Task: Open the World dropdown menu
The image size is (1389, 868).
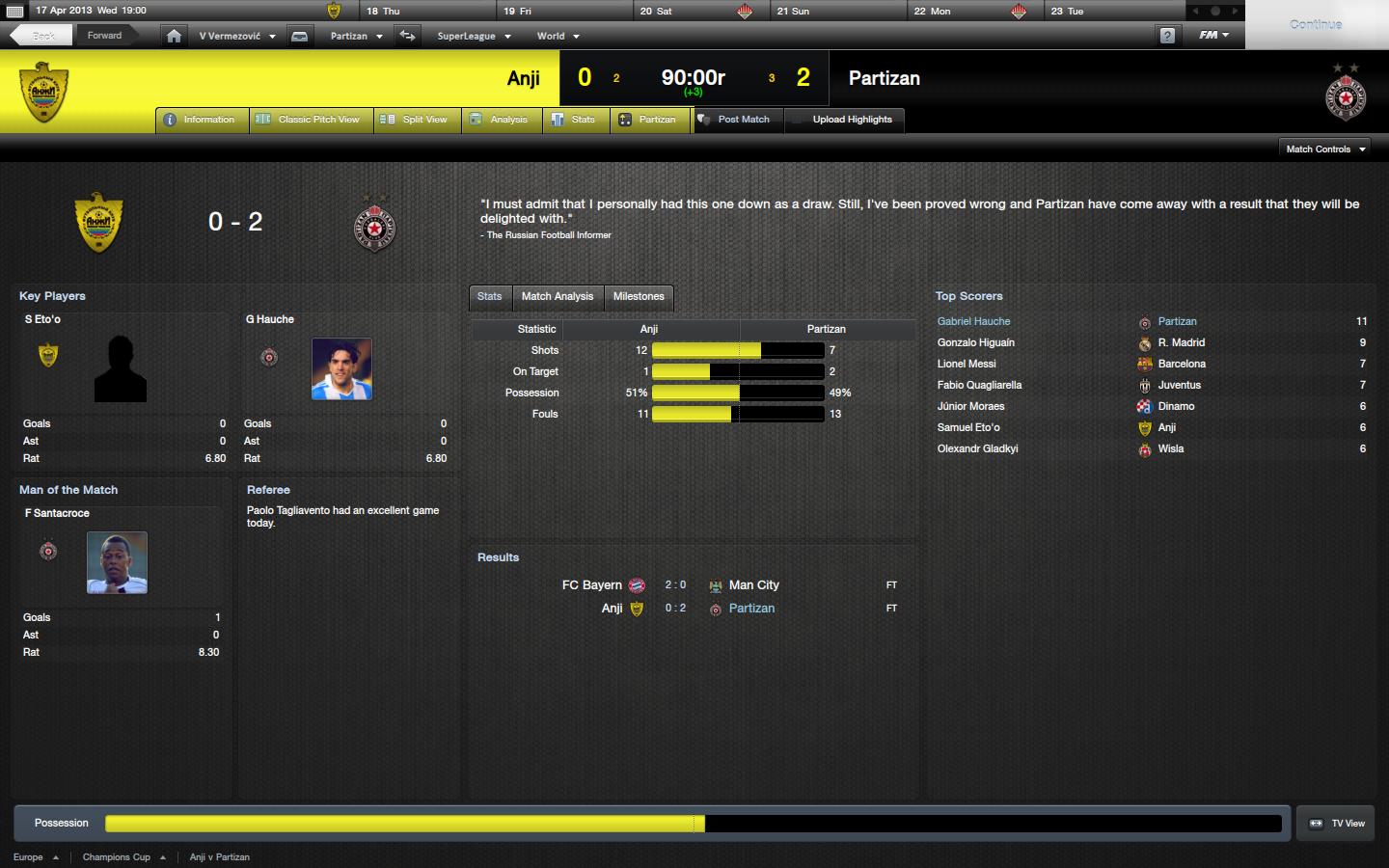Action: pos(558,36)
